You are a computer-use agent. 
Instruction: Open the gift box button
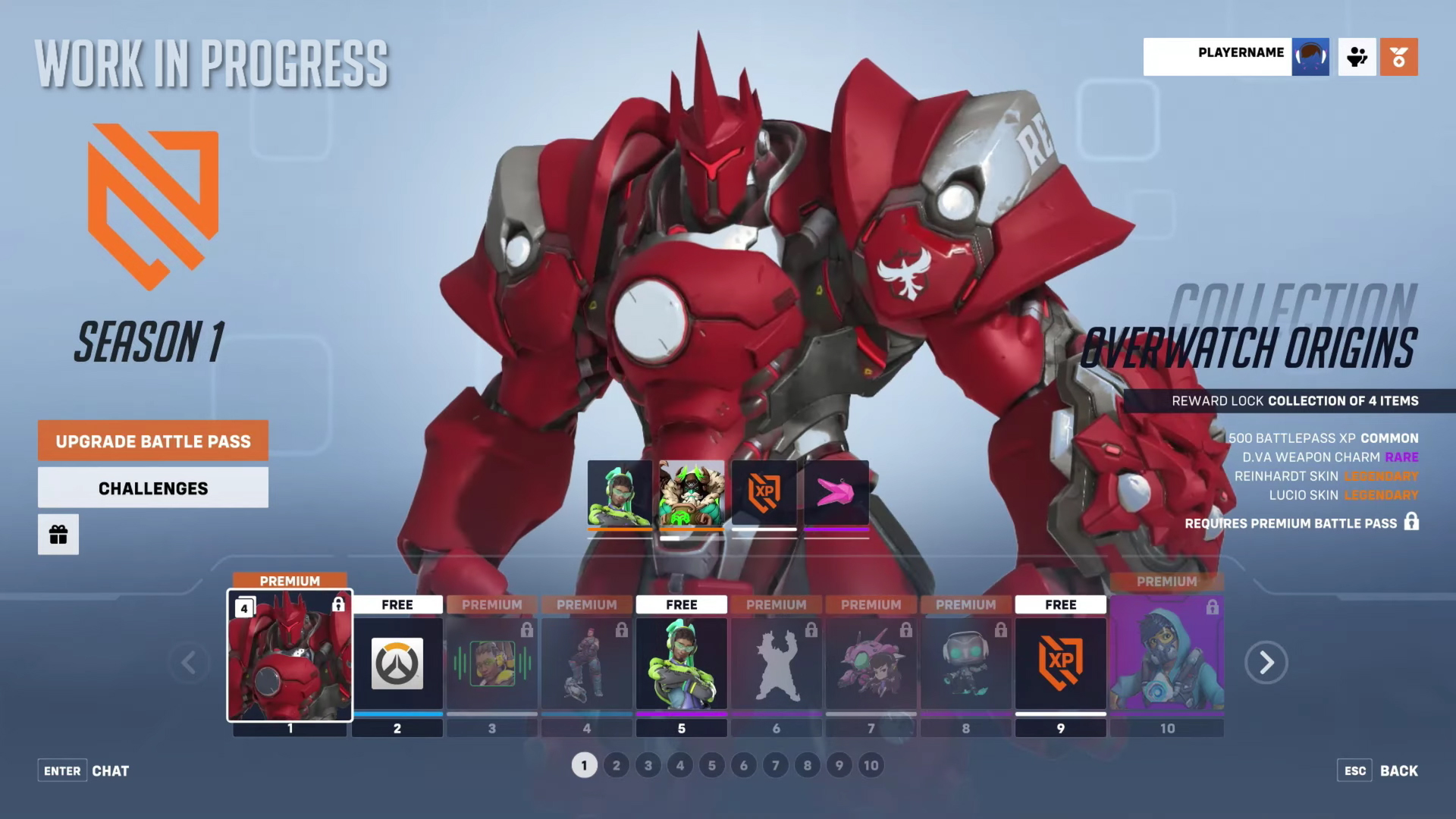tap(58, 535)
